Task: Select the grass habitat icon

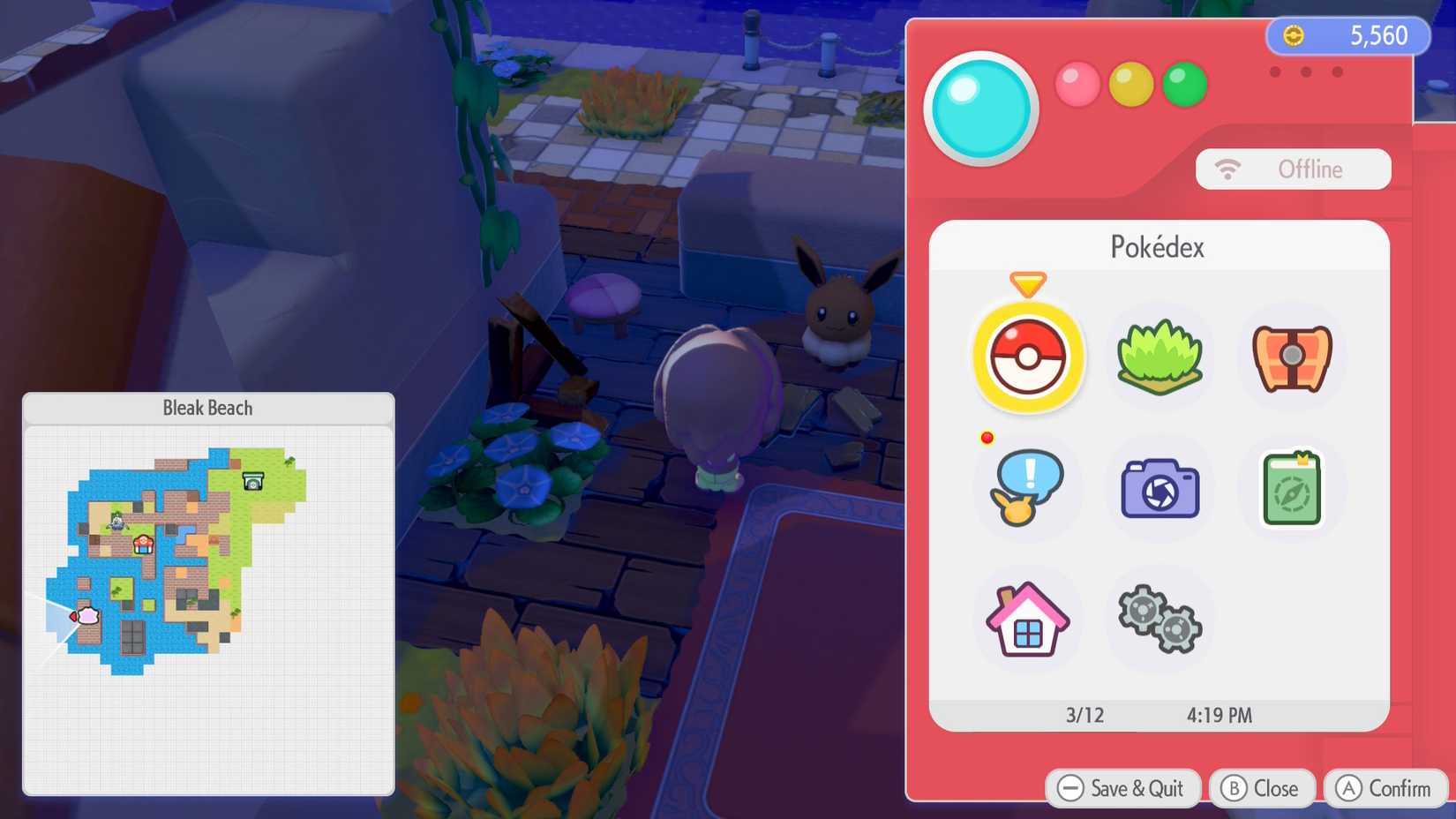Action: pos(1159,357)
